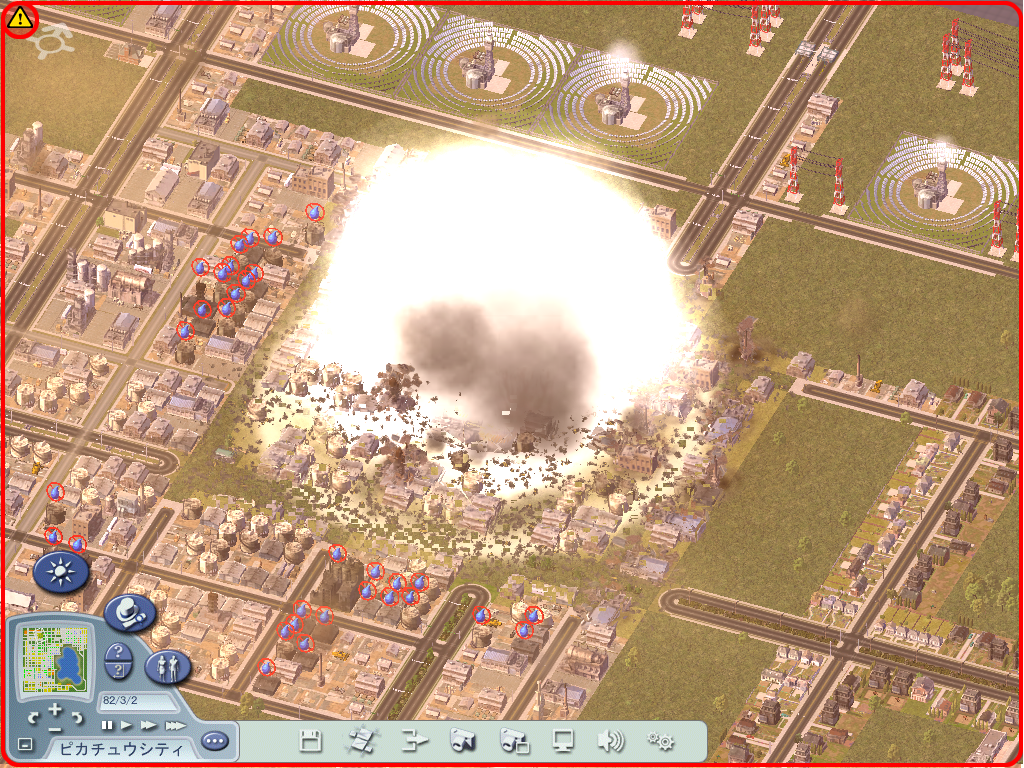Save the city with the floppy disk icon
The image size is (1024, 768).
click(311, 741)
